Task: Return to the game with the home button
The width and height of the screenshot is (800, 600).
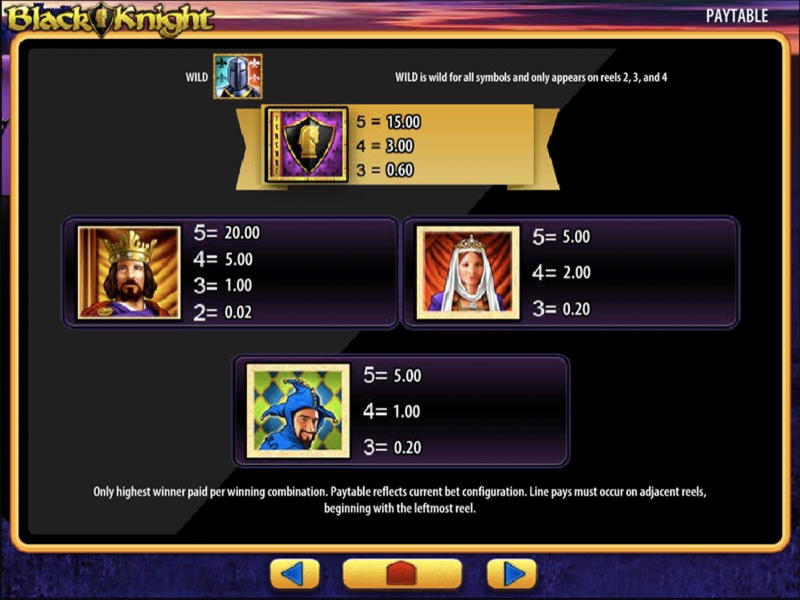Action: coord(402,574)
